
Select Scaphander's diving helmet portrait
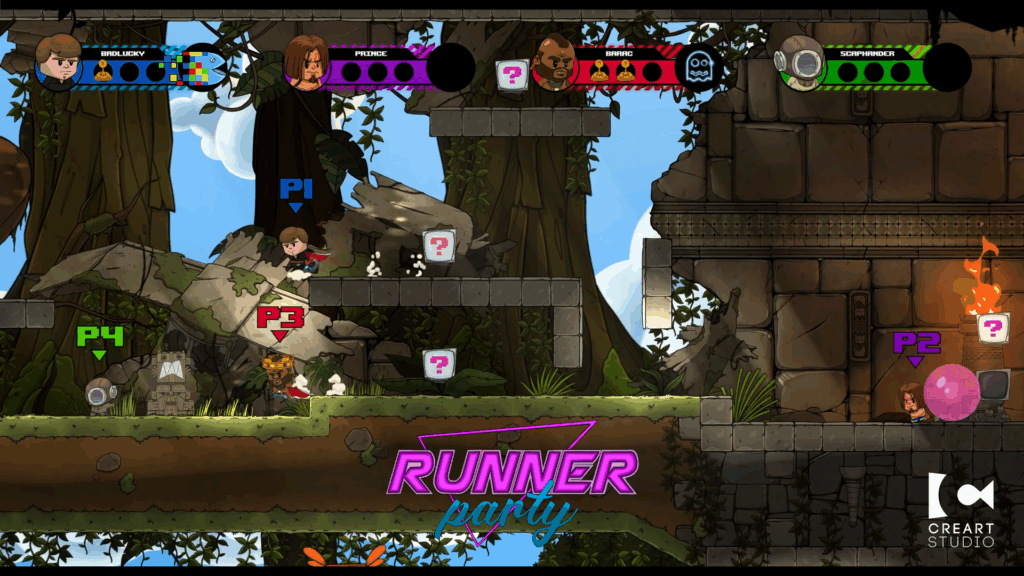(x=800, y=63)
